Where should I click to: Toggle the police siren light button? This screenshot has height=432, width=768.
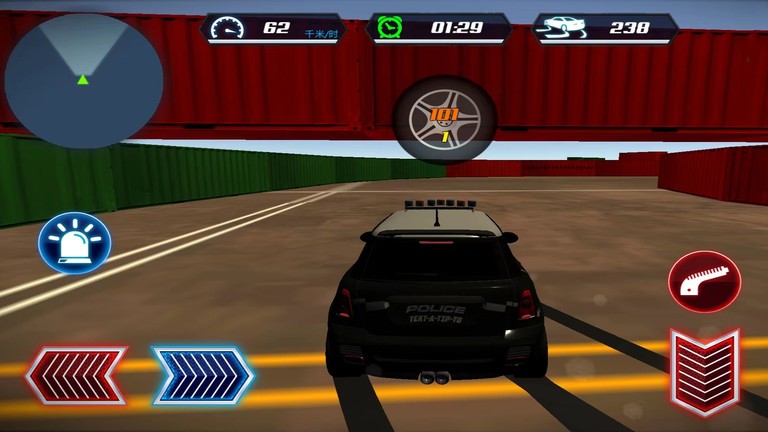(75, 244)
